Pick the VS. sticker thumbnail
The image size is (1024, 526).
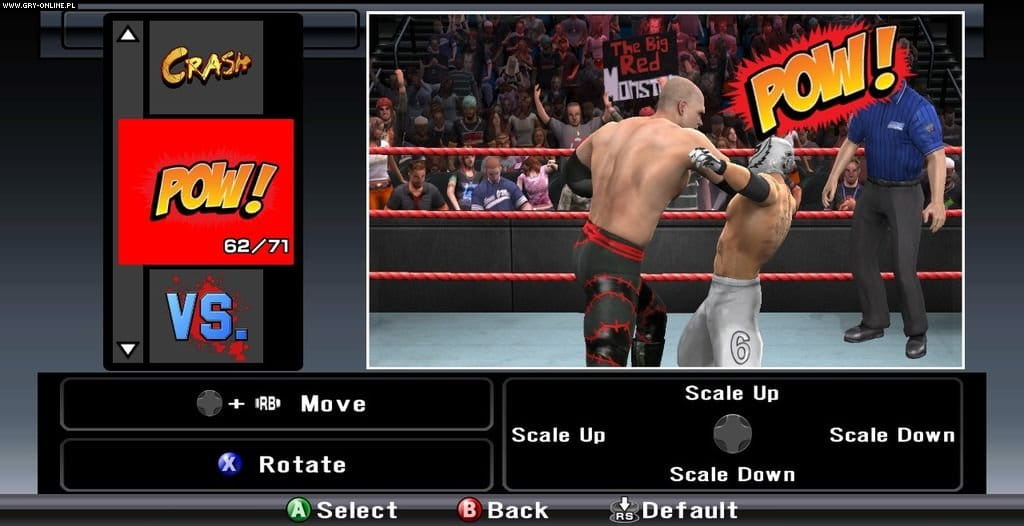click(x=206, y=316)
